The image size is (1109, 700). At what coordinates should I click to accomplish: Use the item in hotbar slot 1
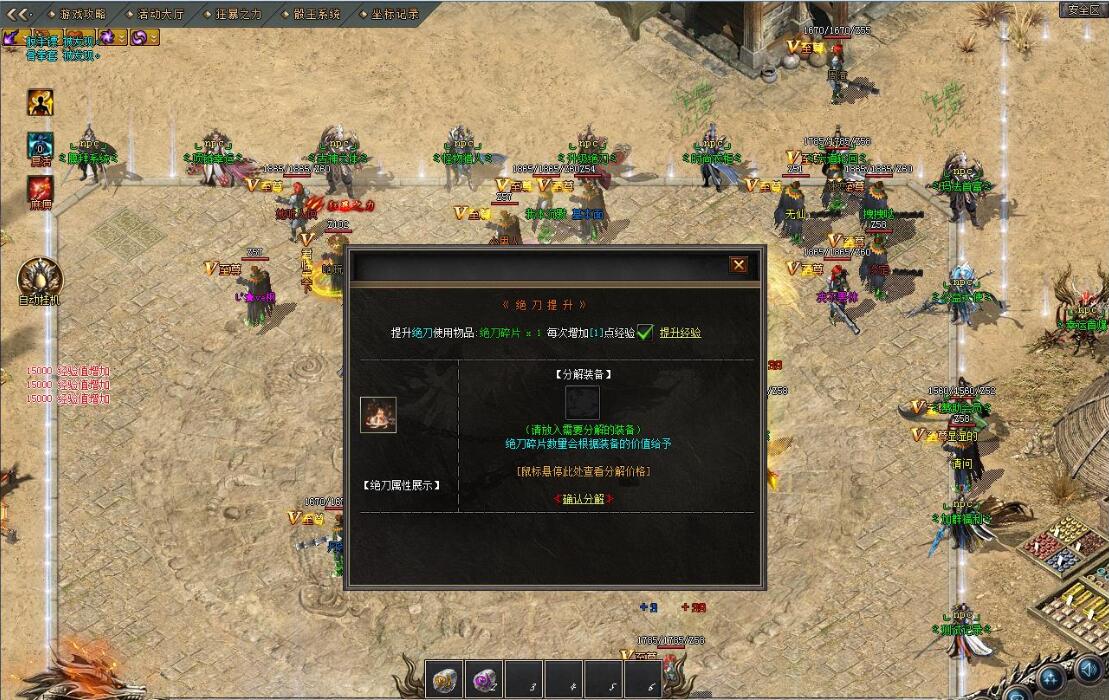[443, 680]
